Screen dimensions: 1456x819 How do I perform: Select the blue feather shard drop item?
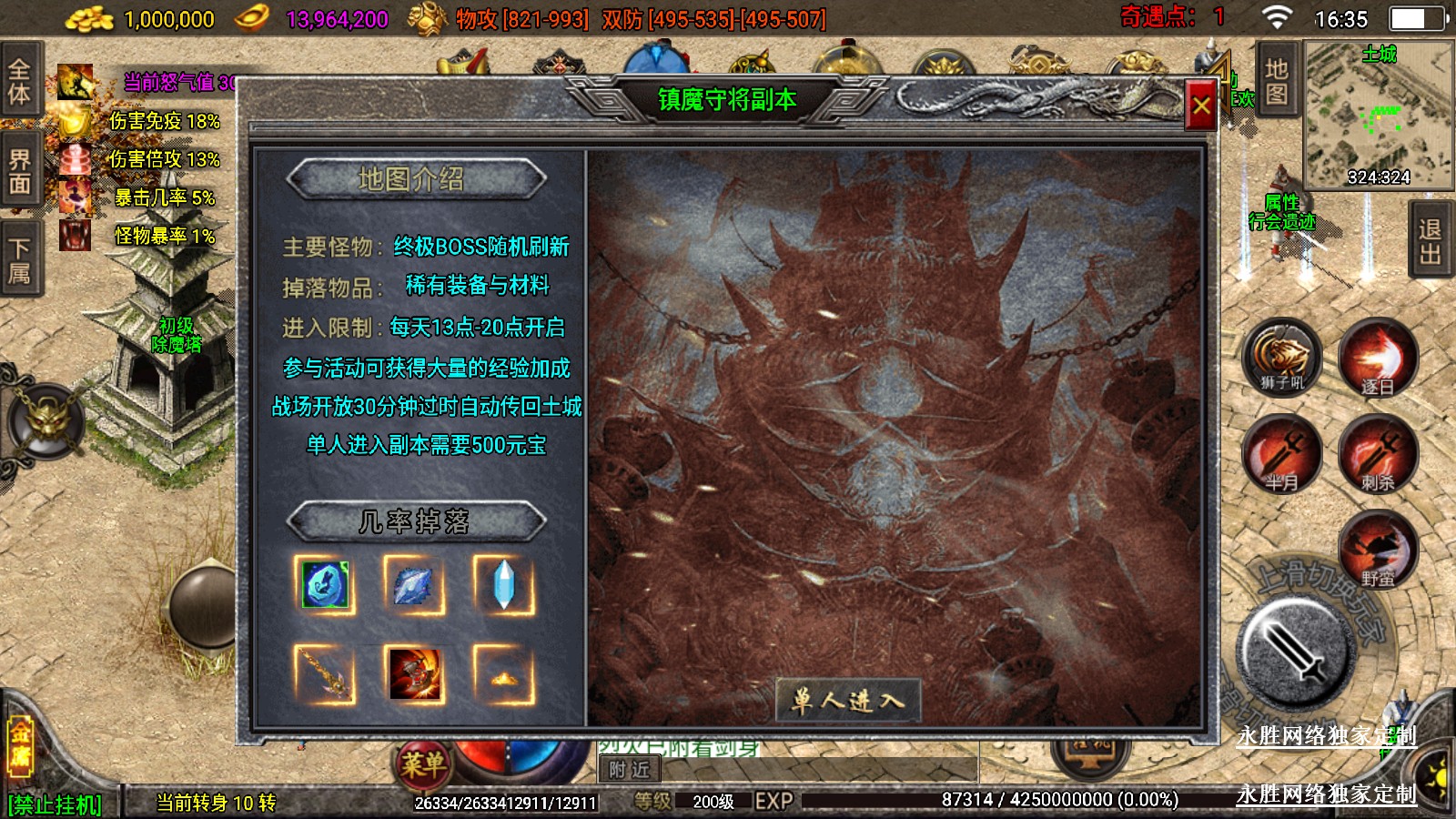tap(414, 584)
